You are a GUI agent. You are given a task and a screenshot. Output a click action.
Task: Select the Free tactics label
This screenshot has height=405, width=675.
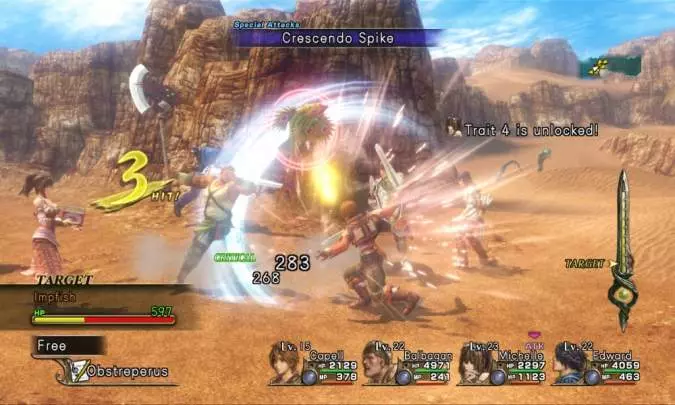tap(52, 345)
